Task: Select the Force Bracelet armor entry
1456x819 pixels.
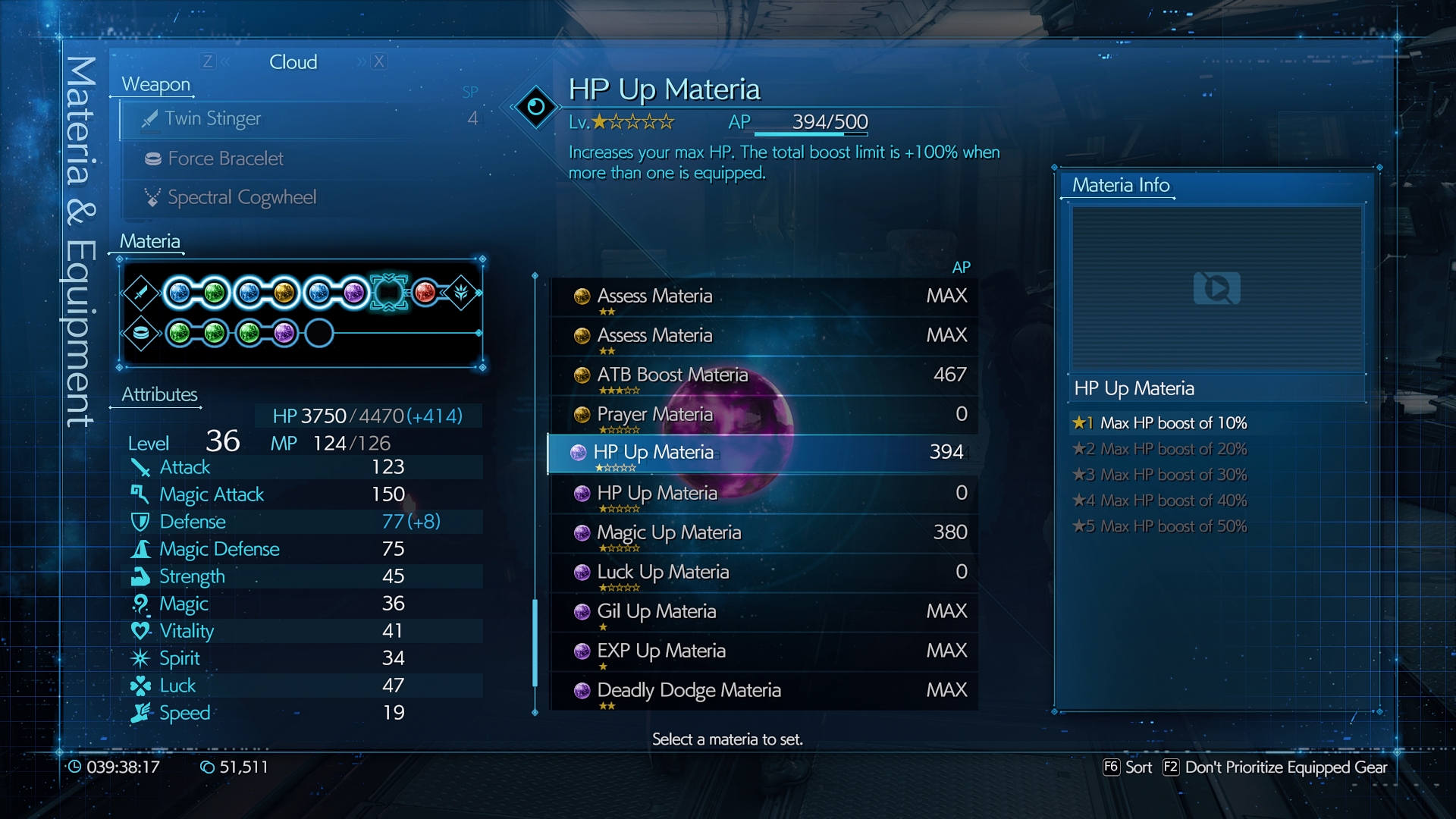Action: pyautogui.click(x=303, y=158)
